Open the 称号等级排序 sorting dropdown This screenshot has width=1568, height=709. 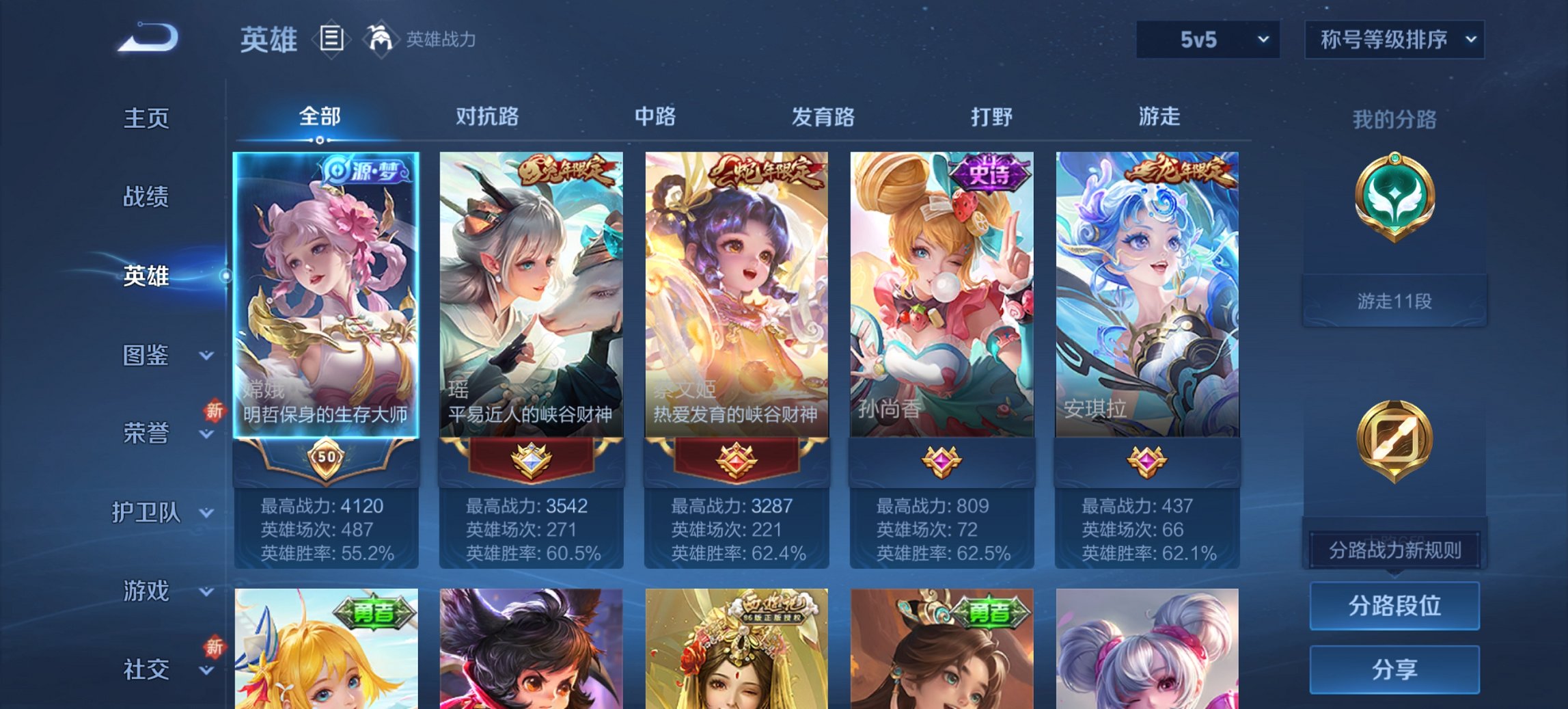pyautogui.click(x=1394, y=40)
